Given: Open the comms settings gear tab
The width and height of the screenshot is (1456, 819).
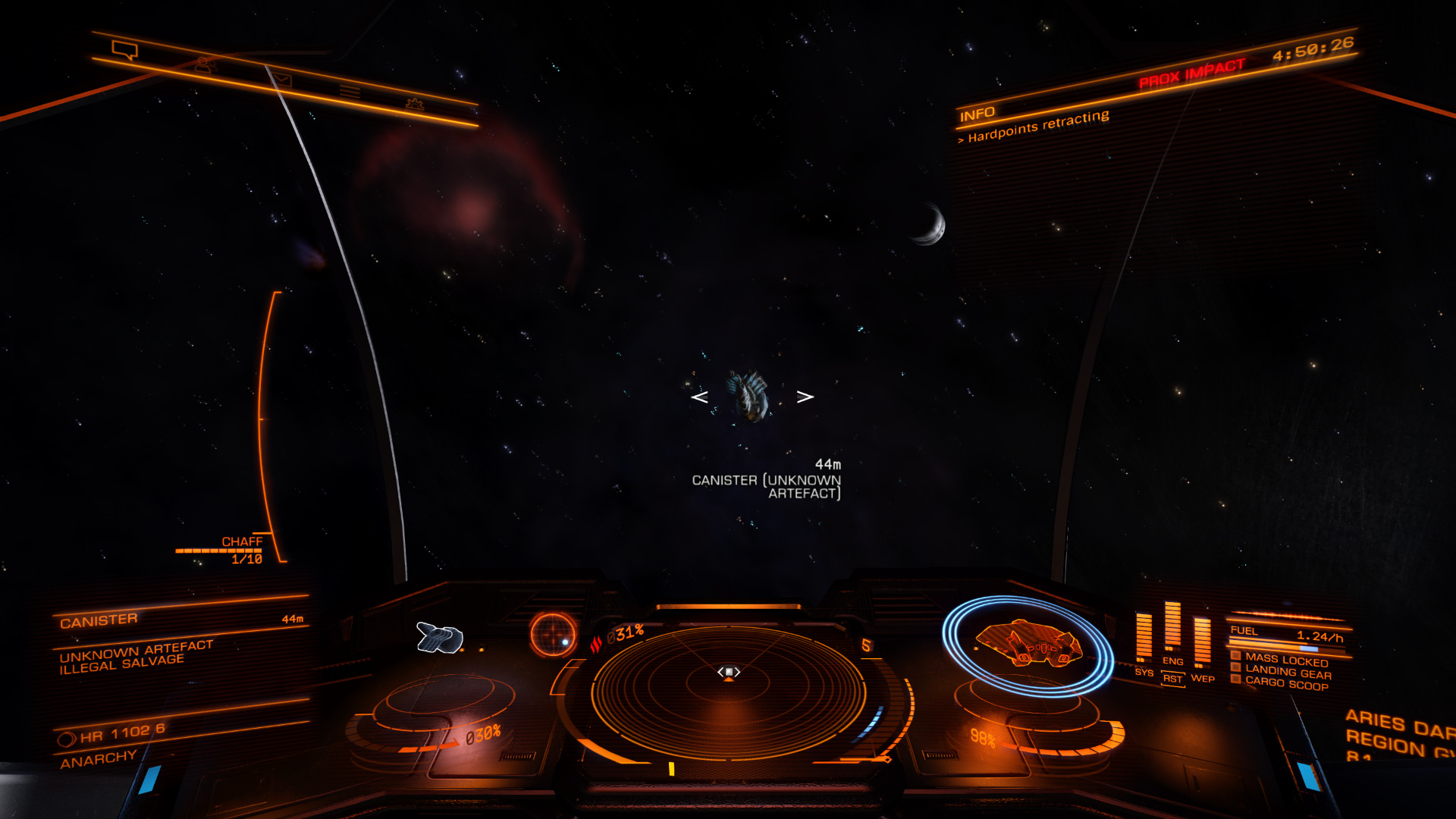Looking at the screenshot, I should 414,103.
